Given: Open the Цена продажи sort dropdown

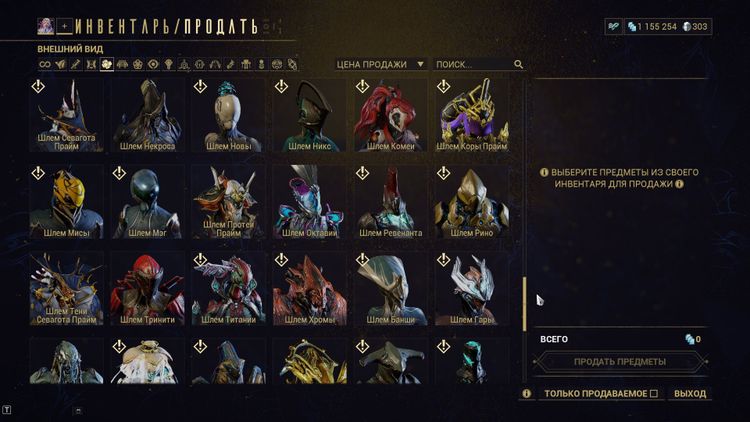Looking at the screenshot, I should [380, 64].
